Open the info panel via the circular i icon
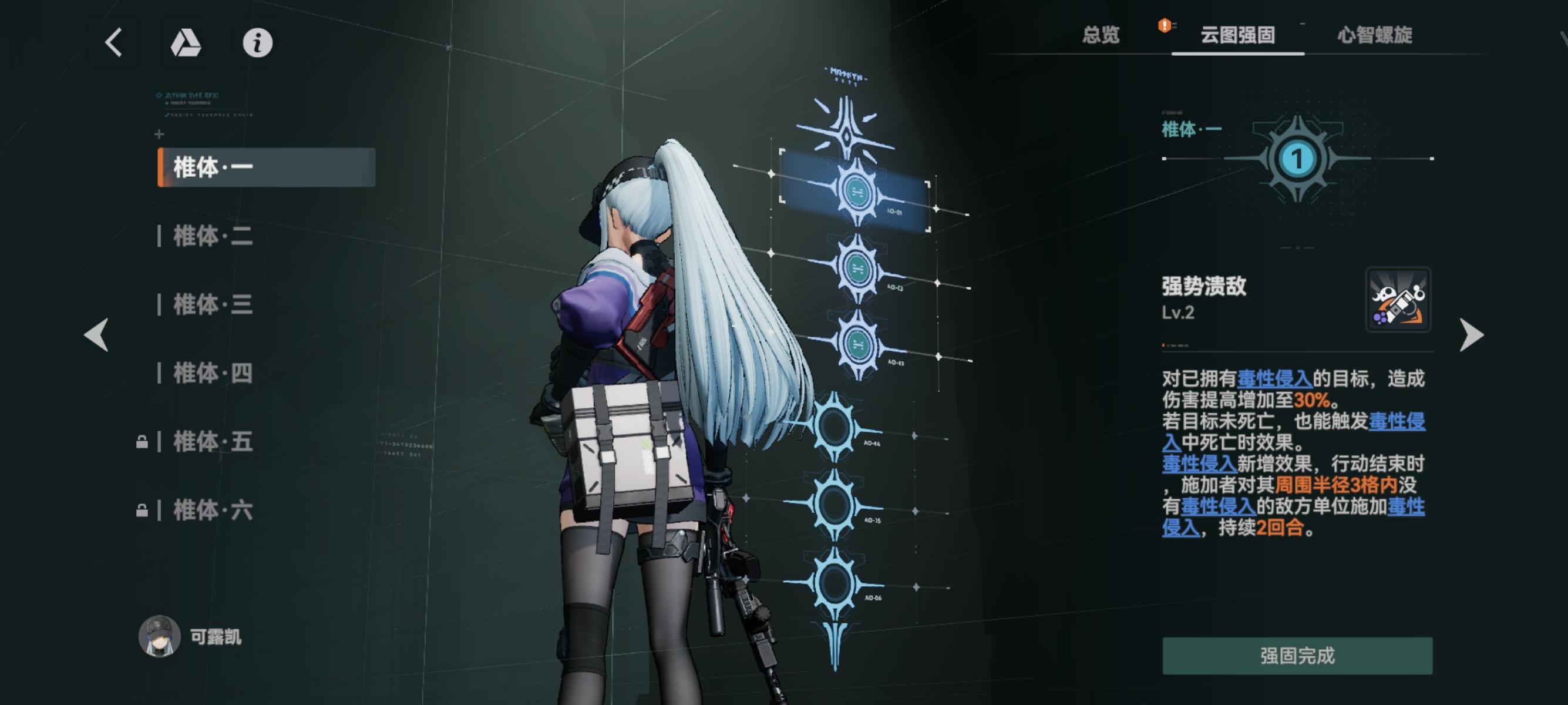This screenshot has width=1568, height=705. tap(258, 43)
